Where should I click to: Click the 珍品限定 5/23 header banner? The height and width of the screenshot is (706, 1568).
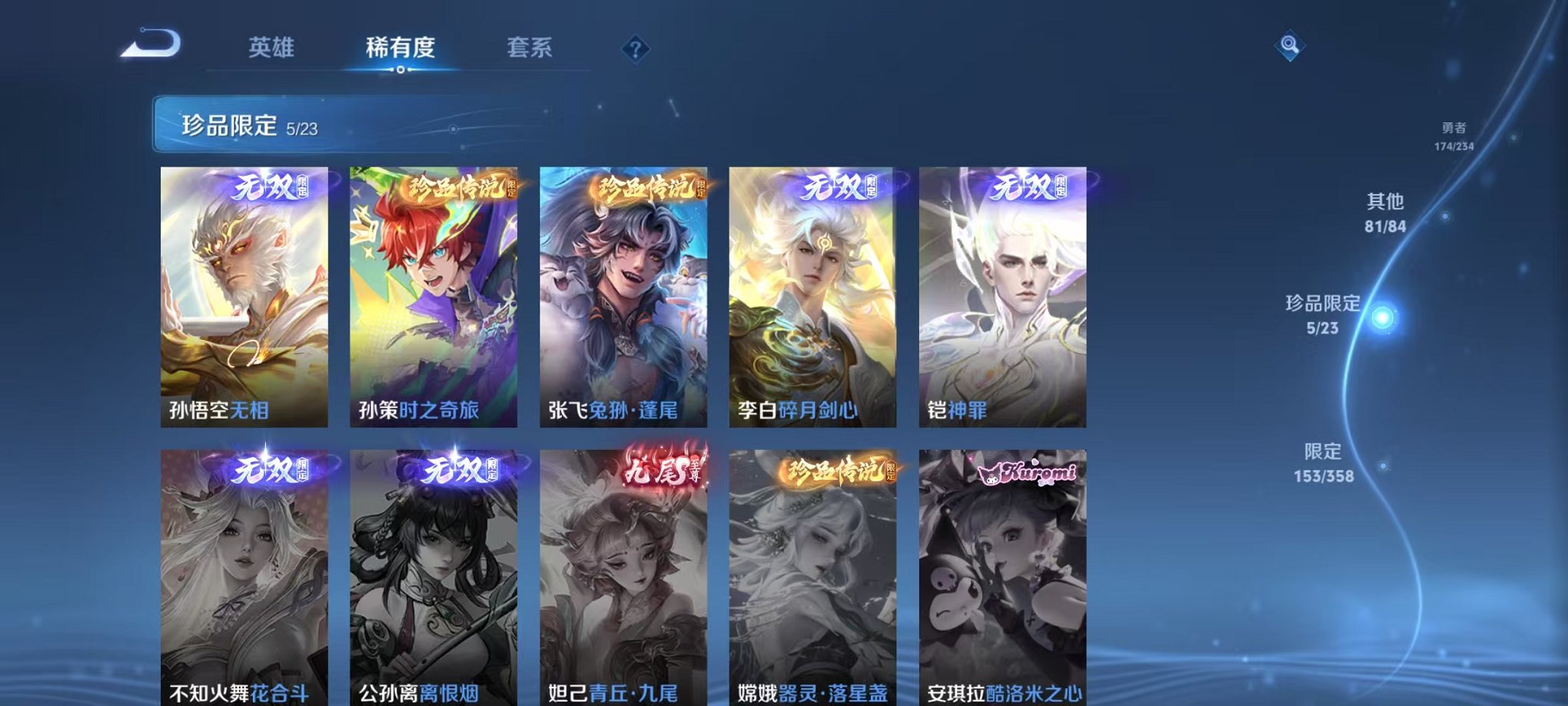(x=246, y=127)
